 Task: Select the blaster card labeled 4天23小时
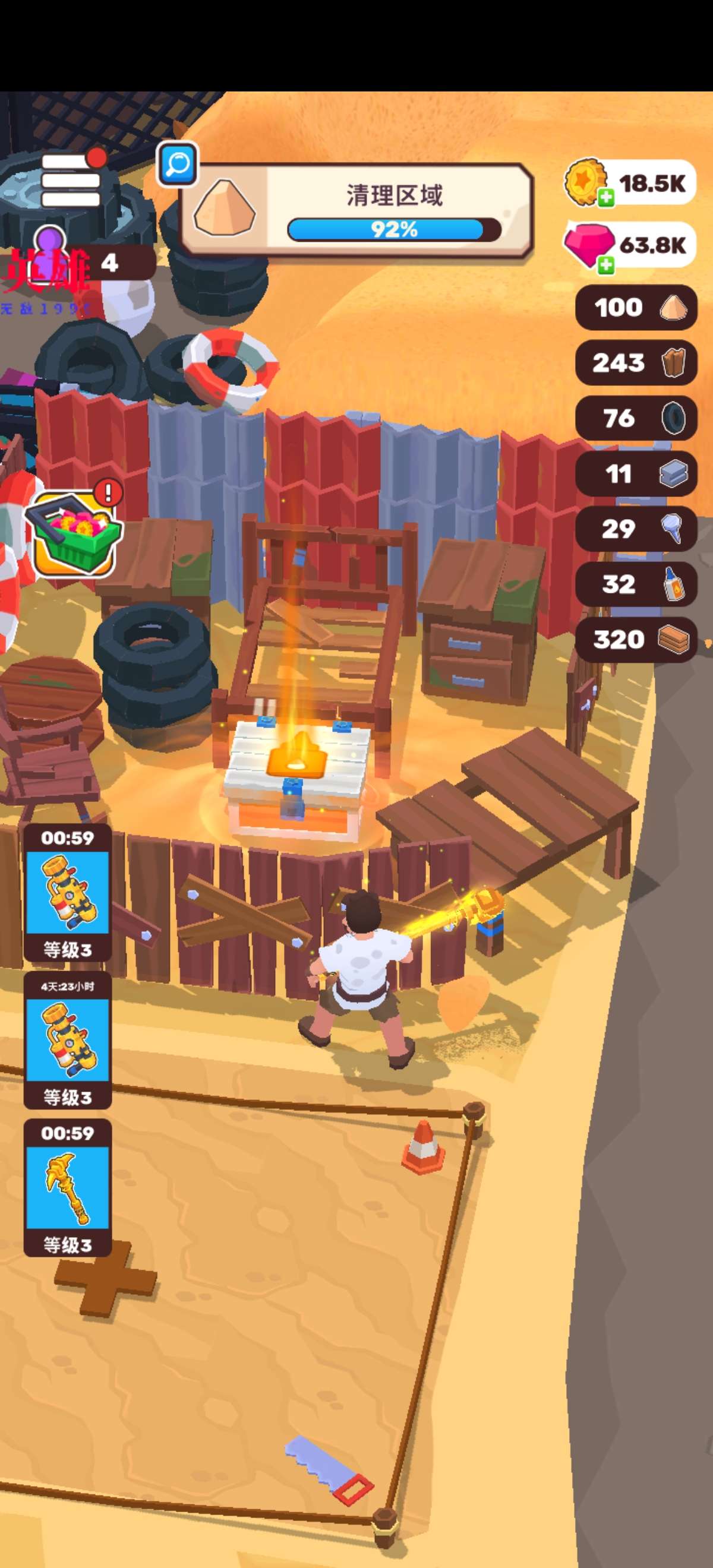point(68,1040)
